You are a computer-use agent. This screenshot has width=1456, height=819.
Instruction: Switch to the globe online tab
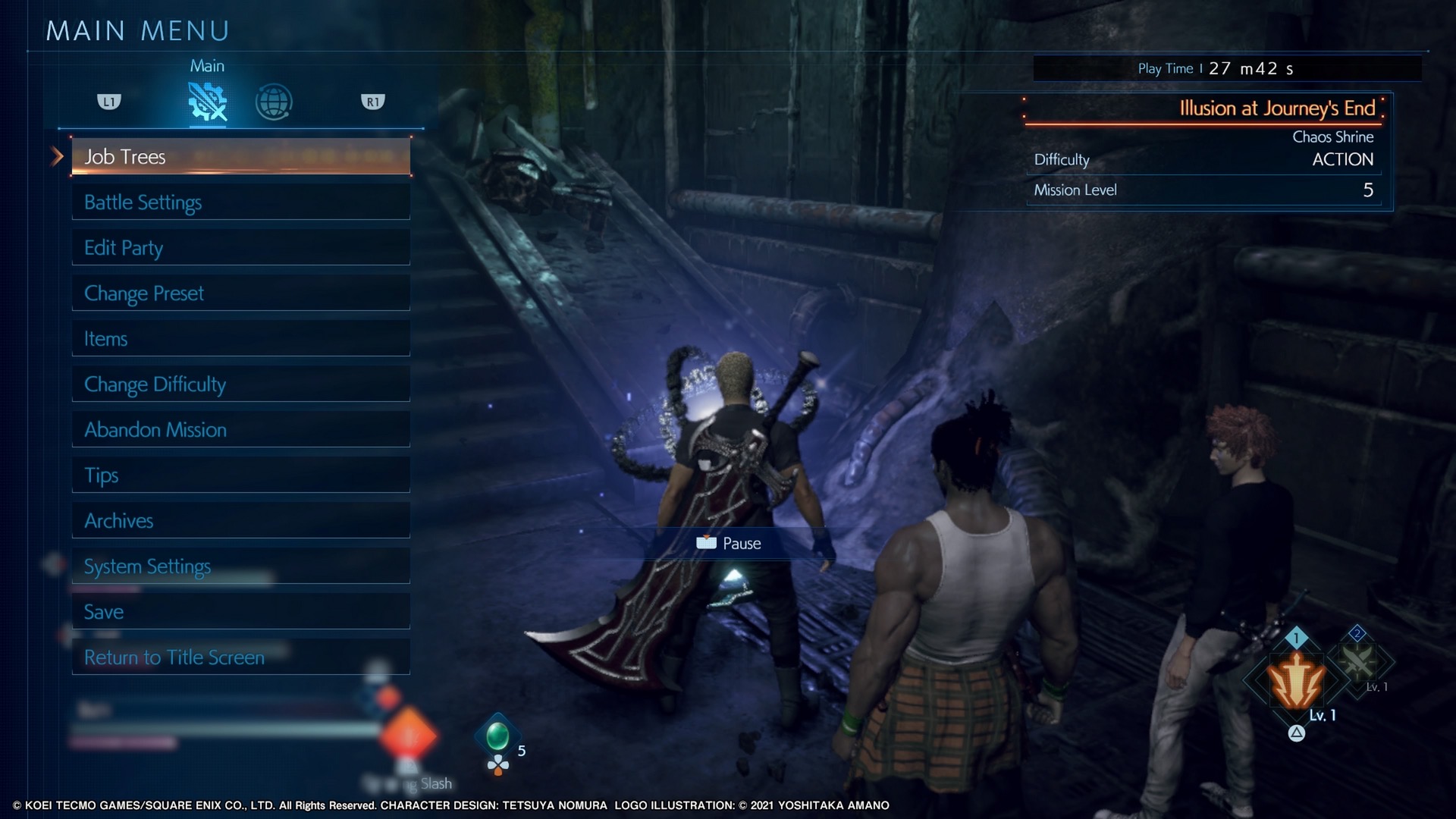coord(274,102)
